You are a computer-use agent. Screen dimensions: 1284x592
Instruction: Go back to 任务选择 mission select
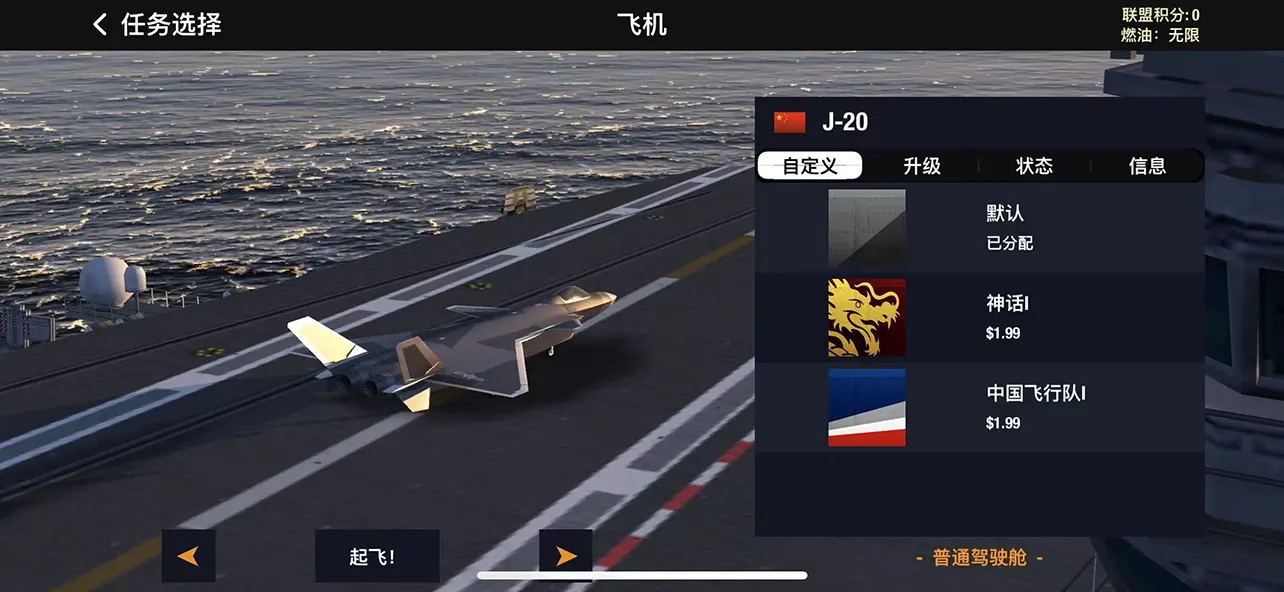point(158,25)
